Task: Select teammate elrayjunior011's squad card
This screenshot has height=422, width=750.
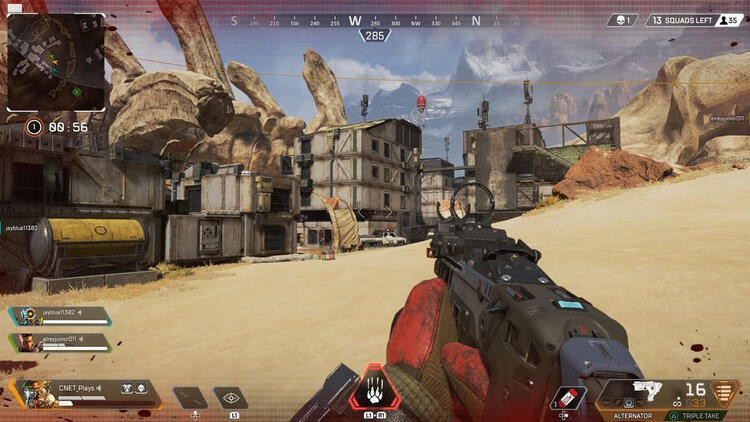Action: [x=60, y=342]
